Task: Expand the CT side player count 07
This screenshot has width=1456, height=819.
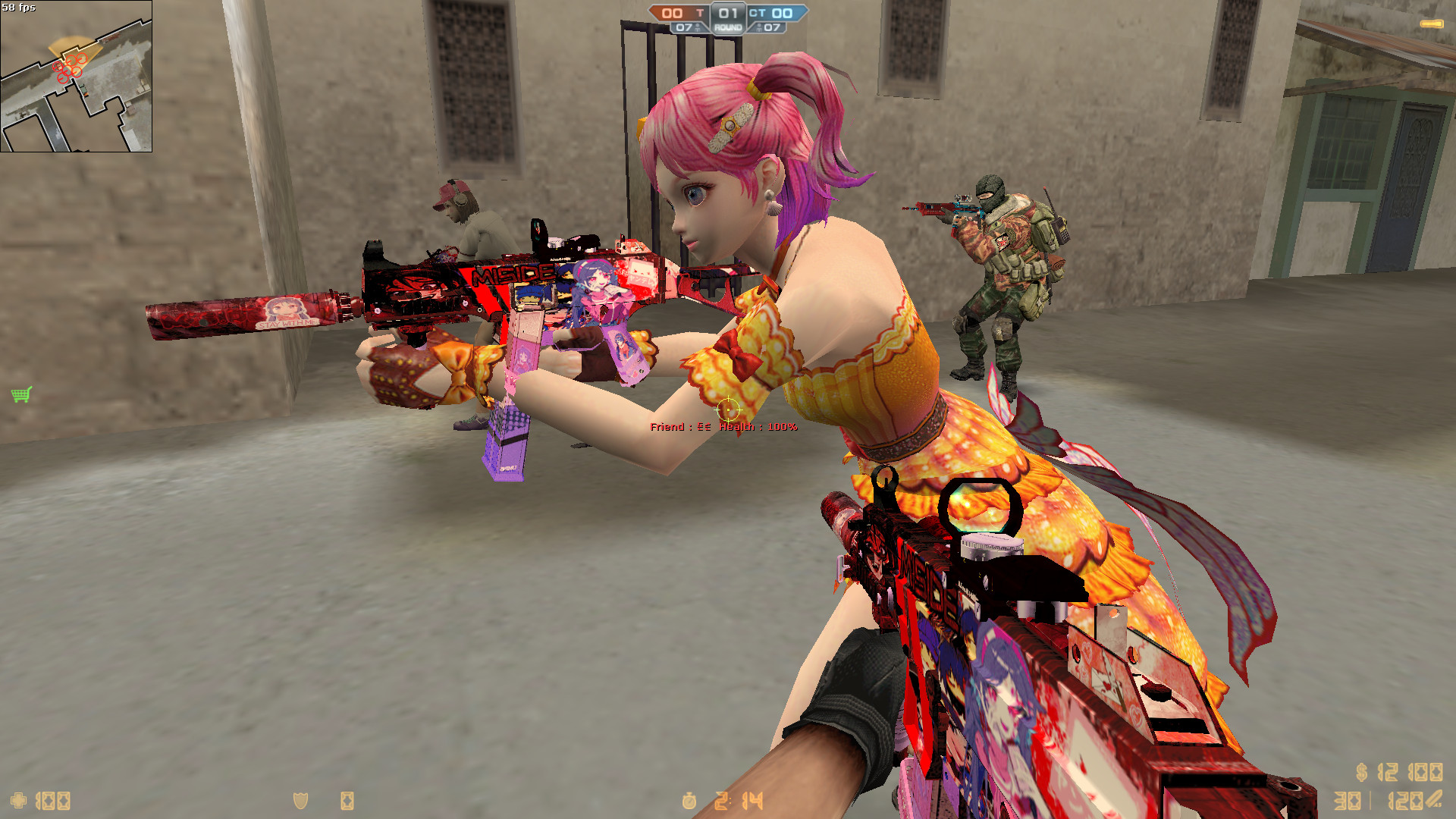Action: click(772, 27)
